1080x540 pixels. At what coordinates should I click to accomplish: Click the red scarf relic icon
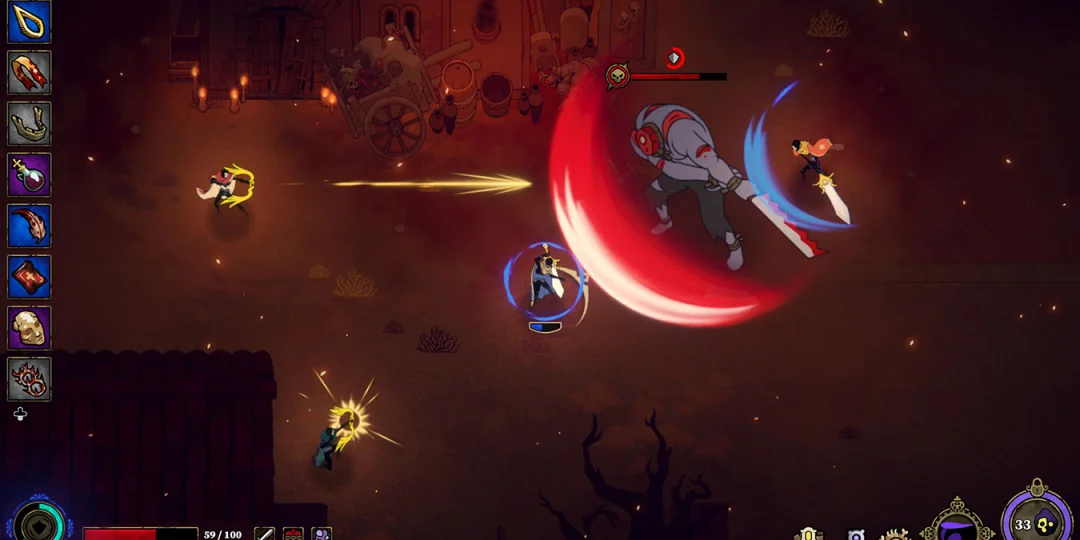29,73
